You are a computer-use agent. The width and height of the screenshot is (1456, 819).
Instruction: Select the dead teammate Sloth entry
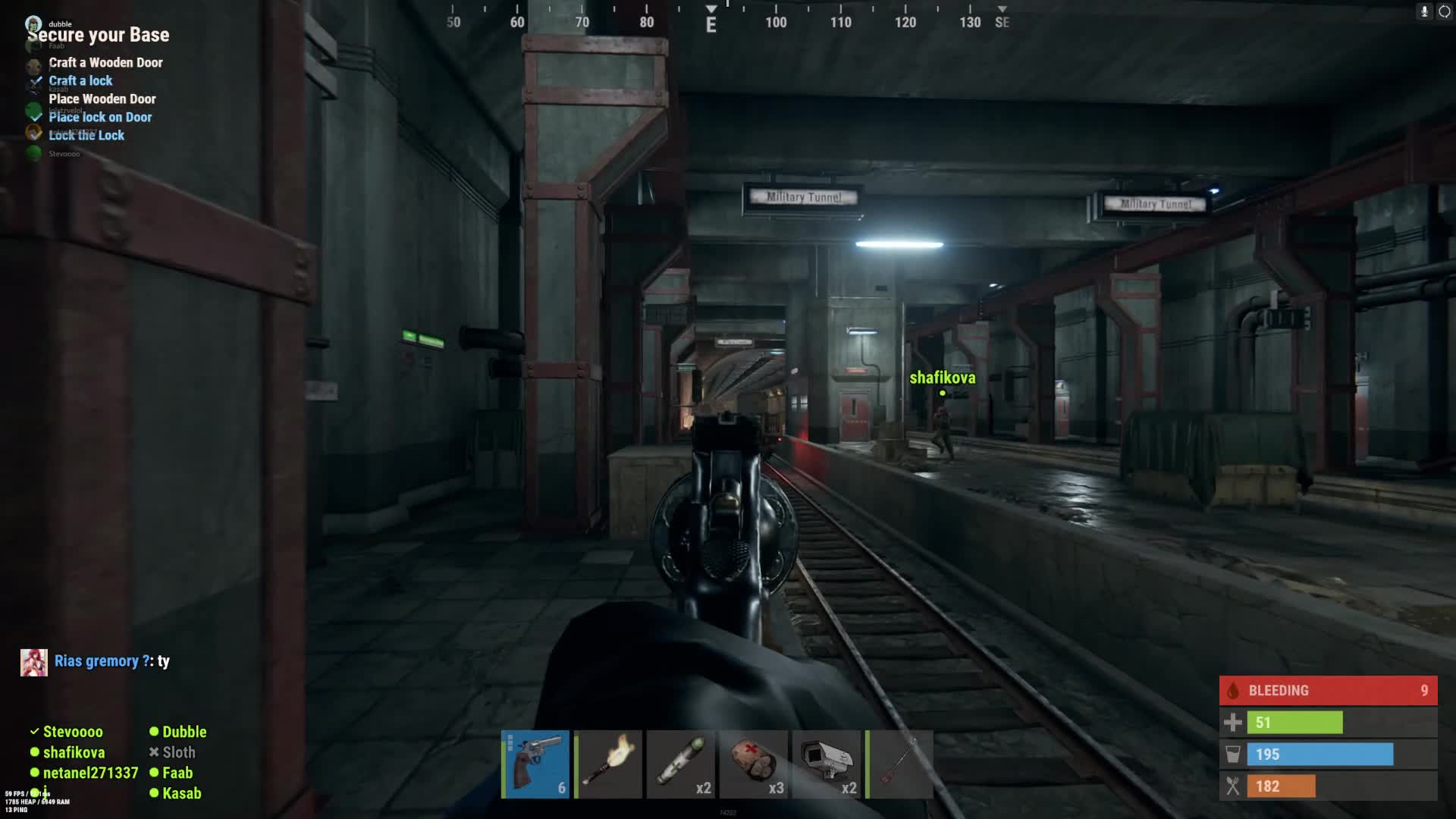[178, 752]
